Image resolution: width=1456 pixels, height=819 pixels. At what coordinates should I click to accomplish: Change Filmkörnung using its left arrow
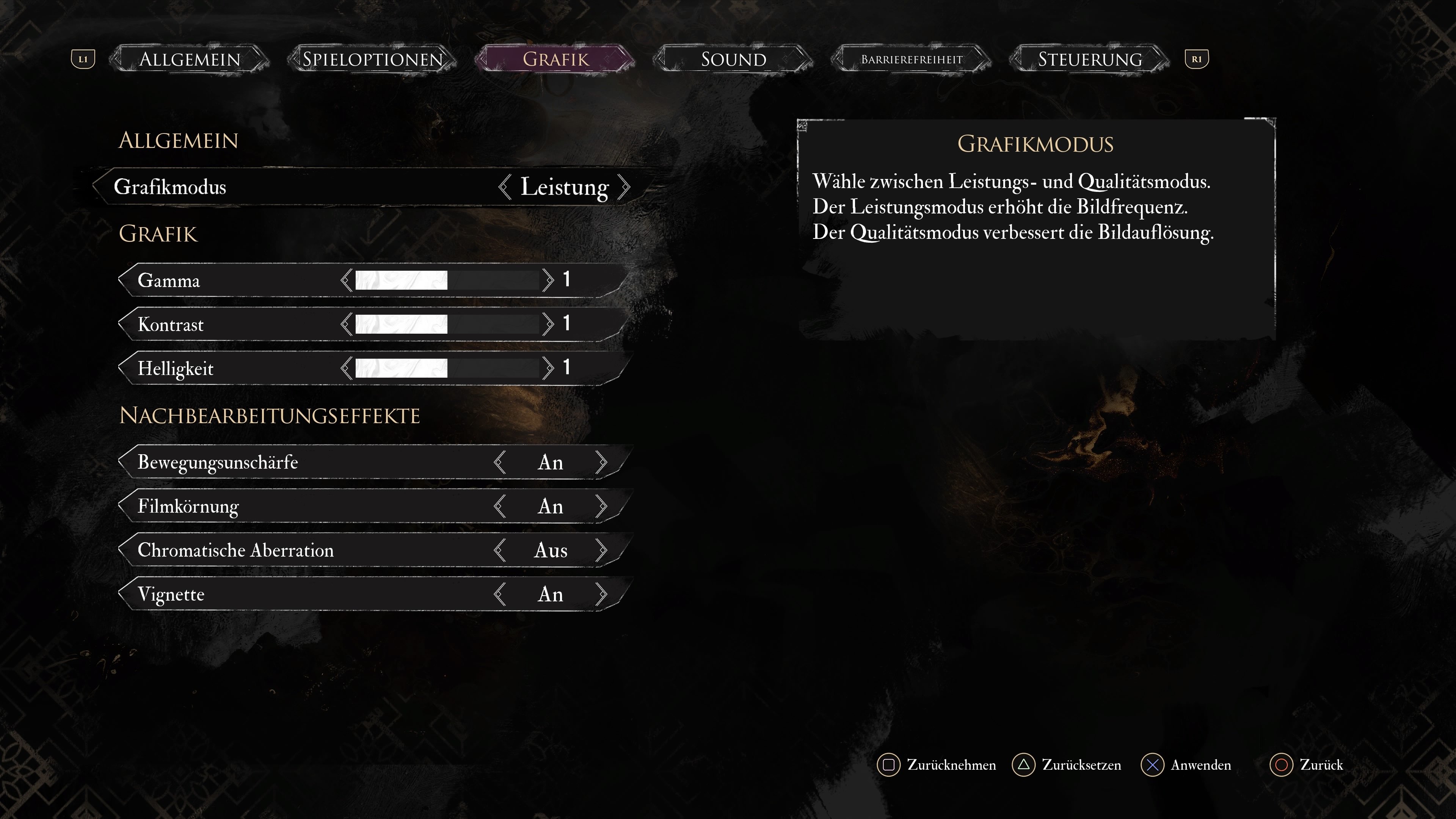point(499,507)
